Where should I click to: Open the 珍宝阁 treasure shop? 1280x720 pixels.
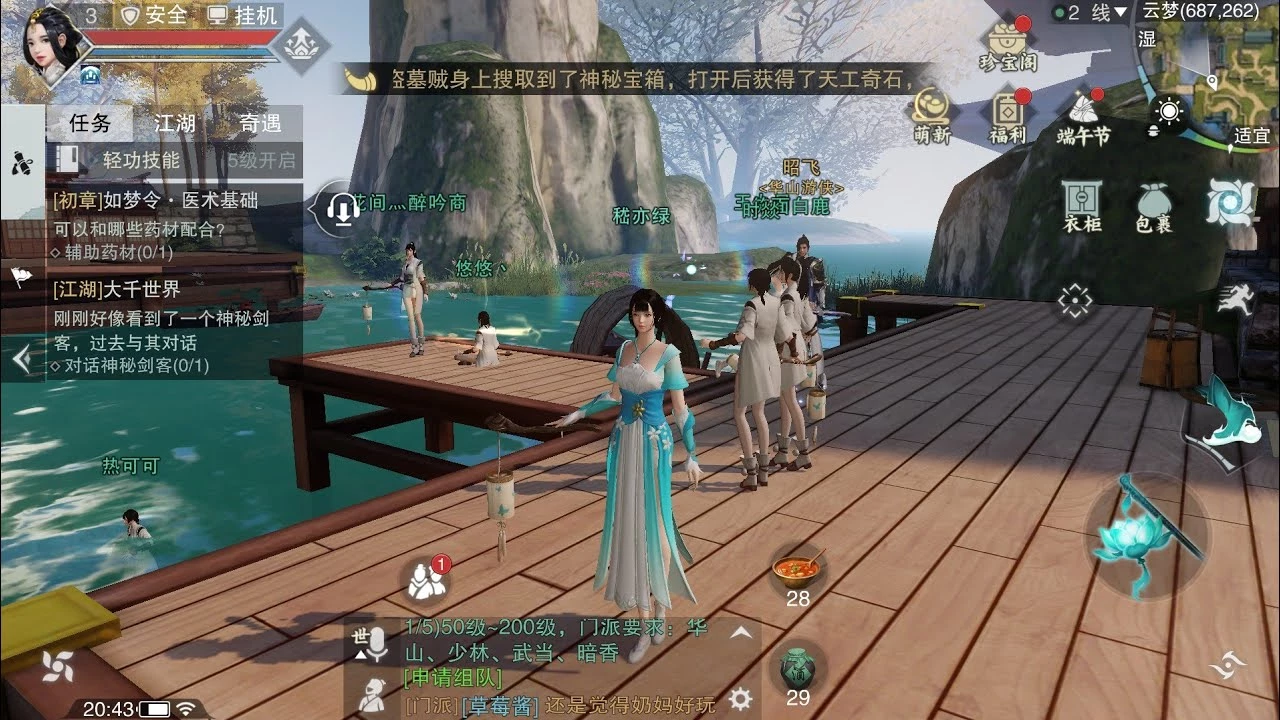[x=1007, y=46]
